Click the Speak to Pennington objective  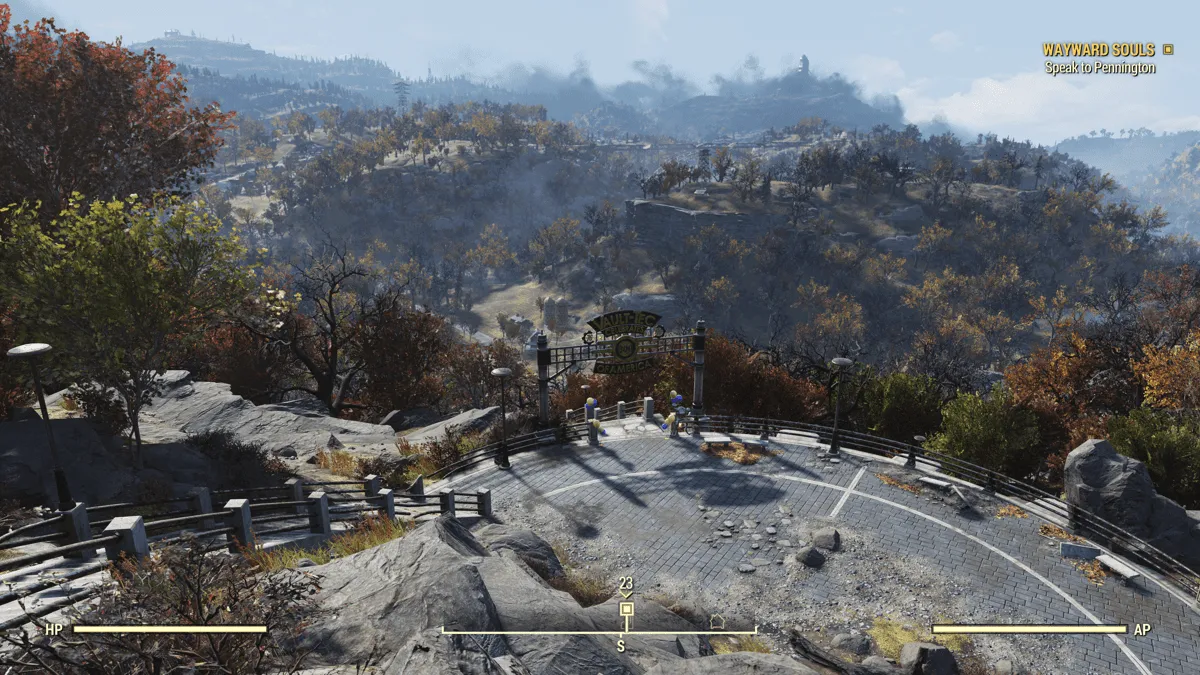pyautogui.click(x=1100, y=68)
